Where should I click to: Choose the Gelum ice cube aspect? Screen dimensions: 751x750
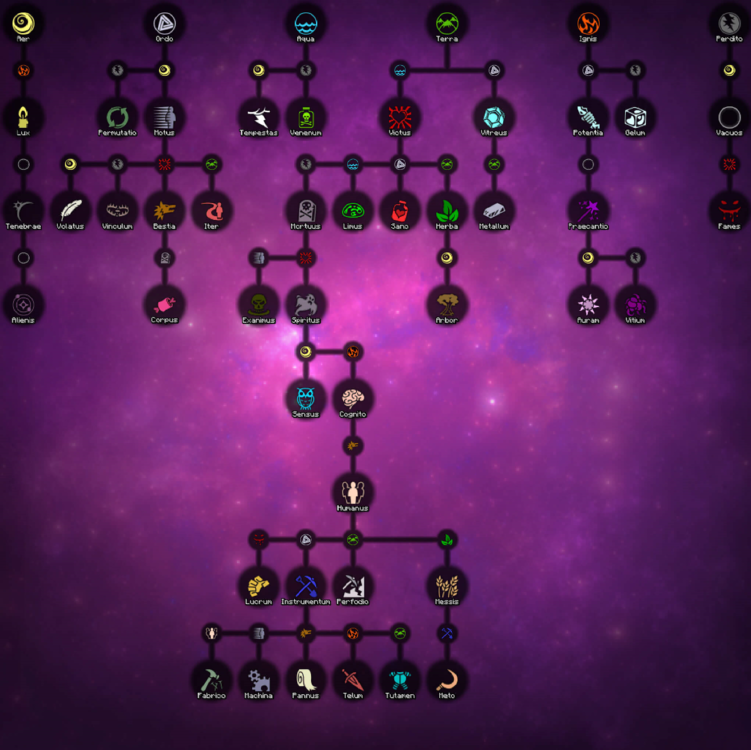(x=635, y=115)
